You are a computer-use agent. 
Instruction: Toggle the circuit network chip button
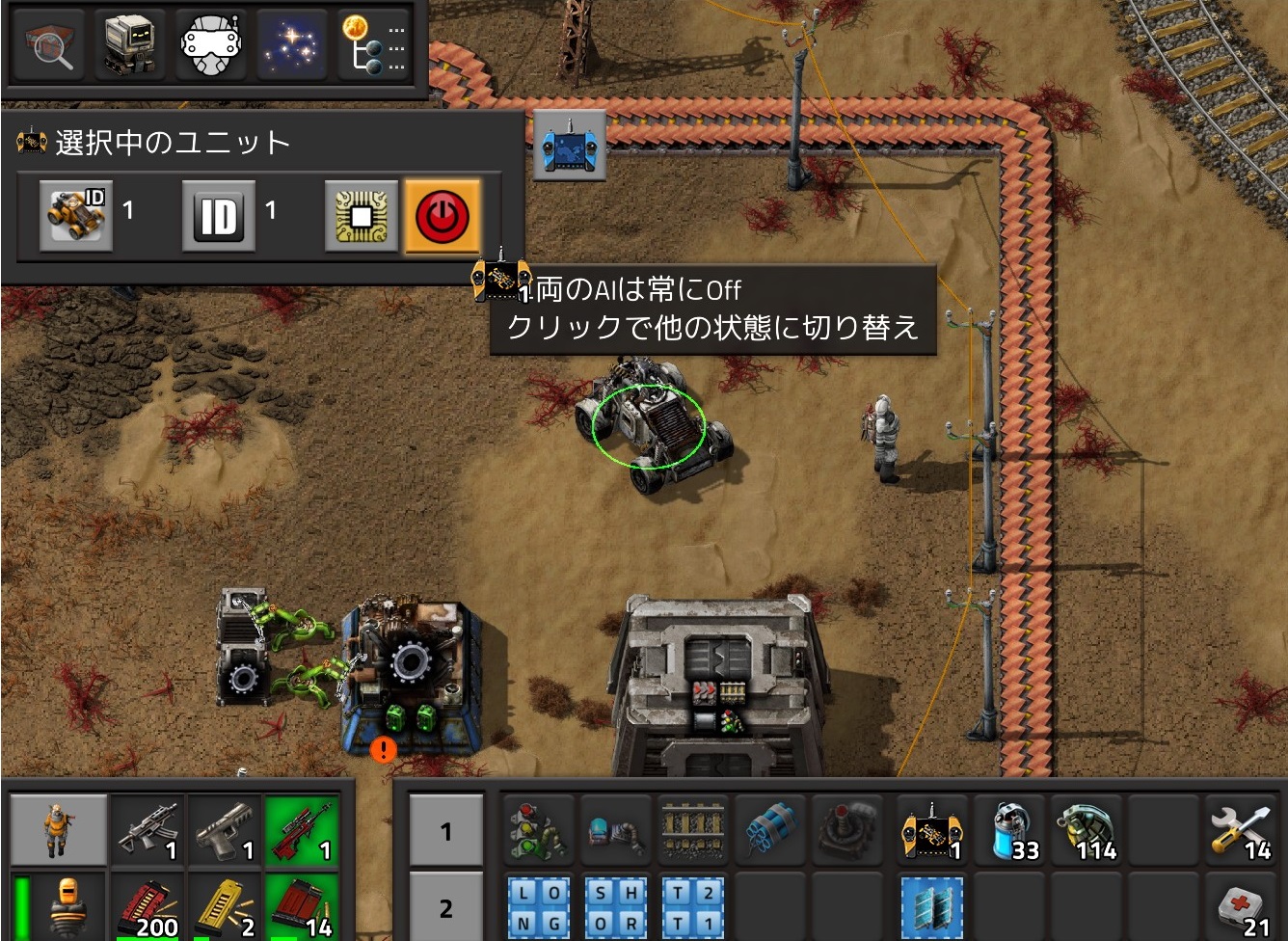coord(359,216)
